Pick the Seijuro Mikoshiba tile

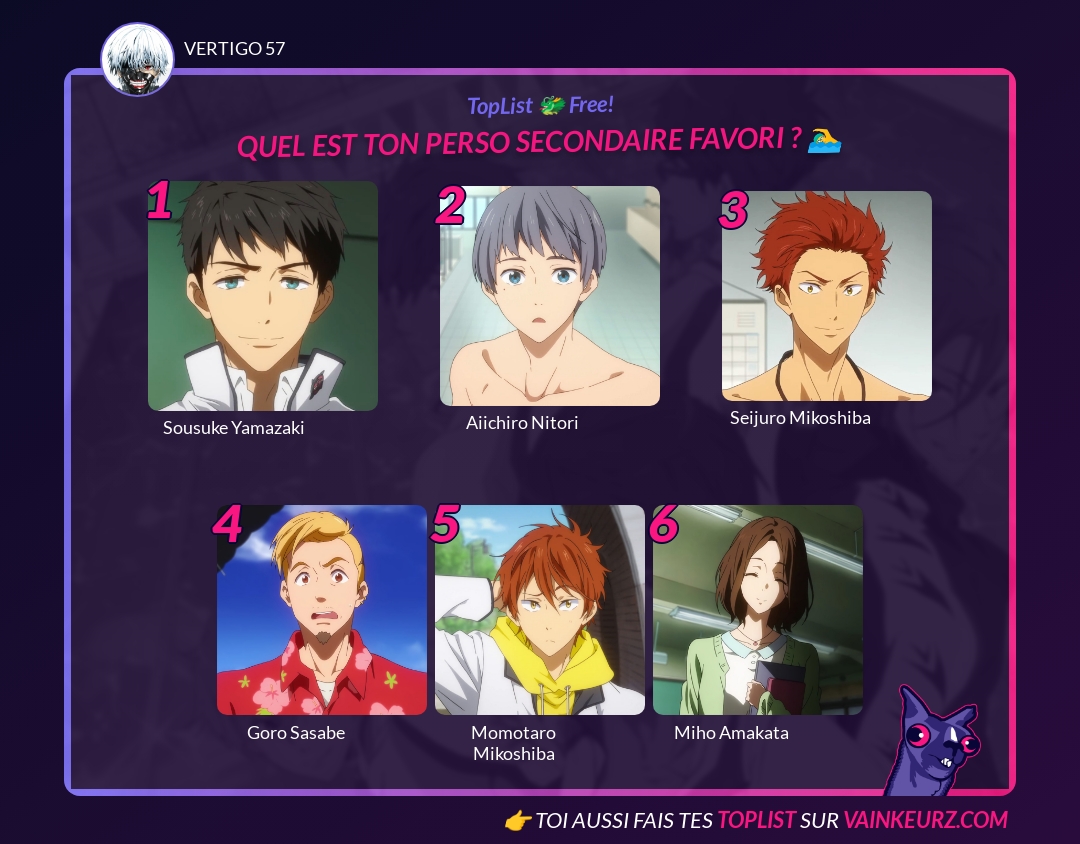827,296
